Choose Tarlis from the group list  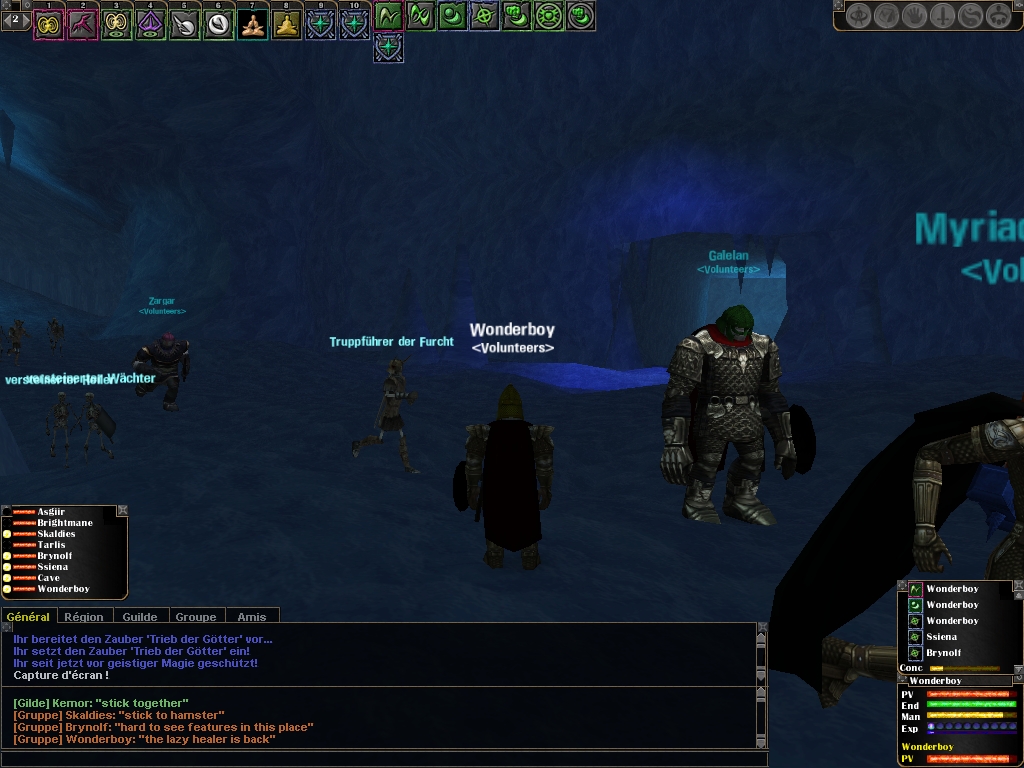pyautogui.click(x=51, y=545)
